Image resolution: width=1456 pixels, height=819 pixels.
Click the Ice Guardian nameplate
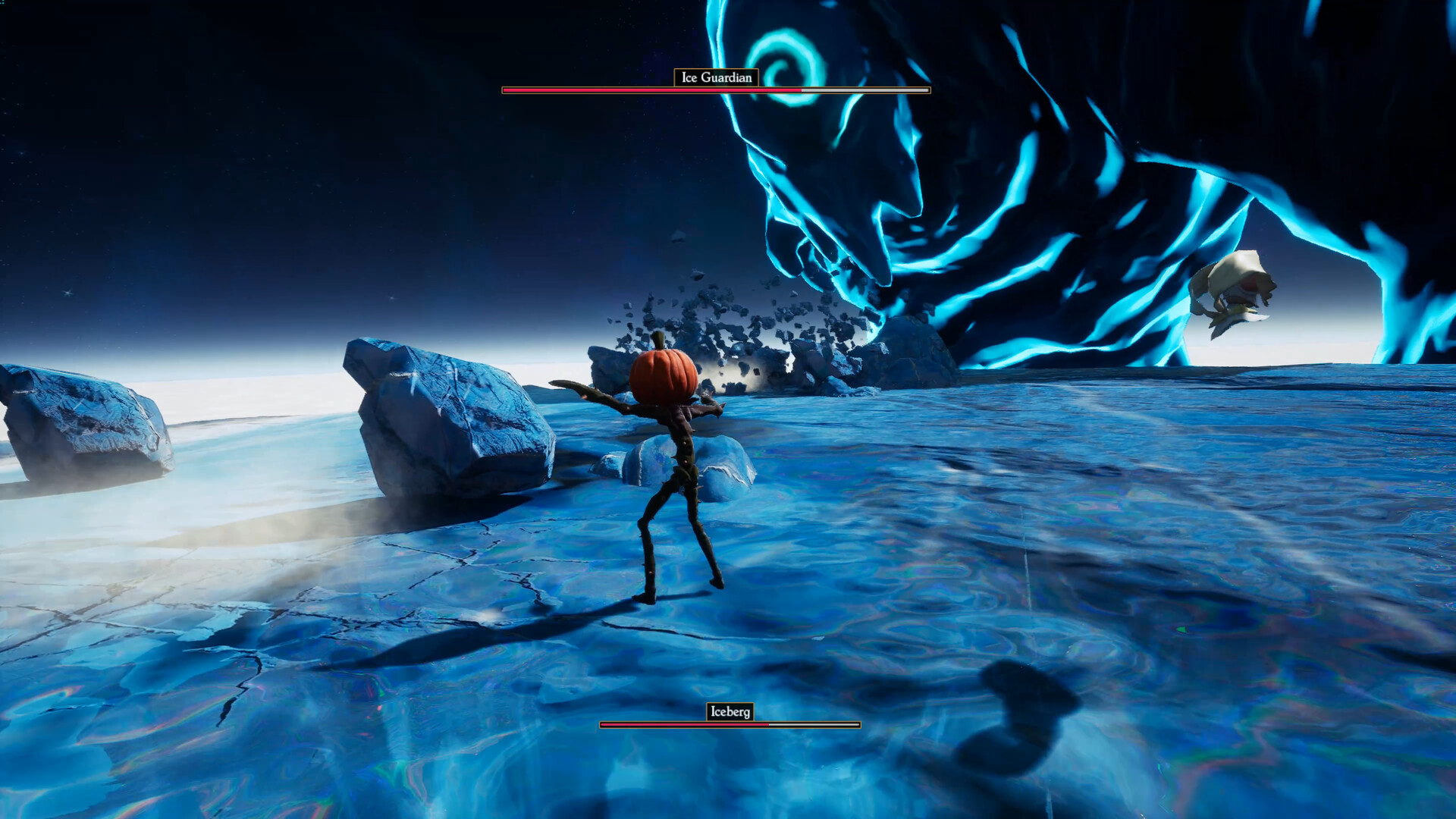717,76
